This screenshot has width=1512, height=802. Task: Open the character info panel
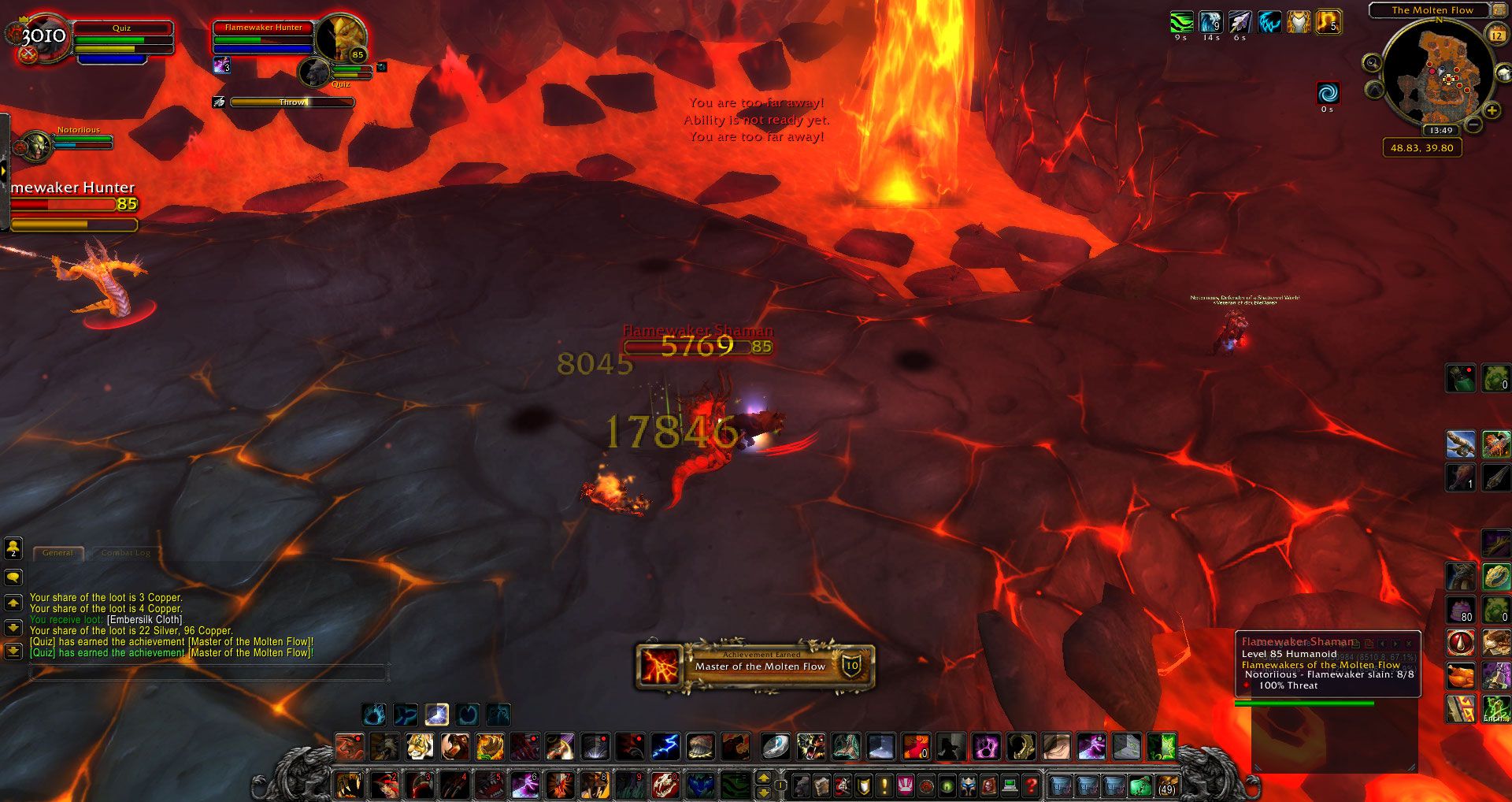pos(799,786)
